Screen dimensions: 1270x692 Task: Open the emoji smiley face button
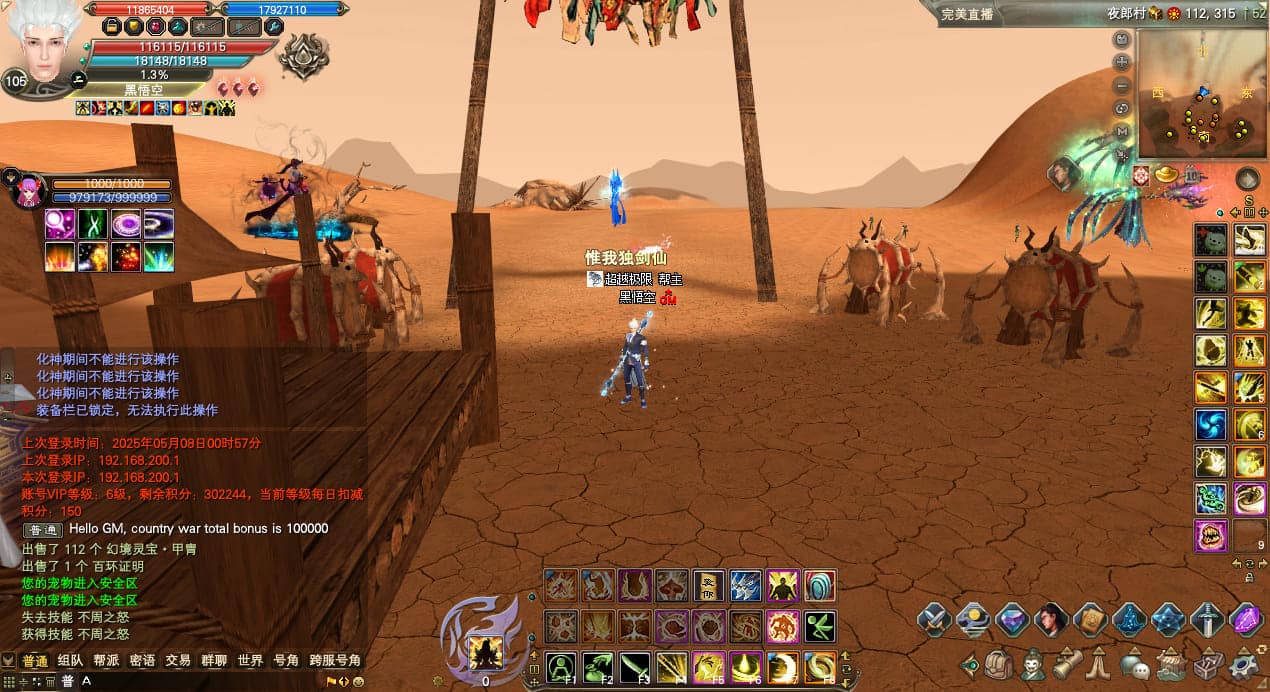coord(358,682)
